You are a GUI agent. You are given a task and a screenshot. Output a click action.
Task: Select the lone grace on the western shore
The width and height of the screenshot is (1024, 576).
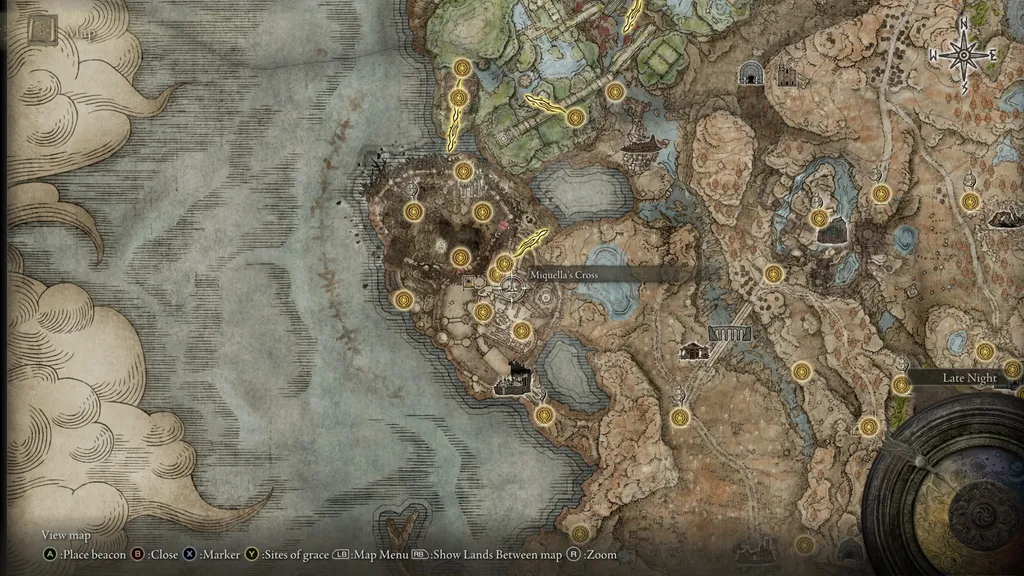pos(403,299)
